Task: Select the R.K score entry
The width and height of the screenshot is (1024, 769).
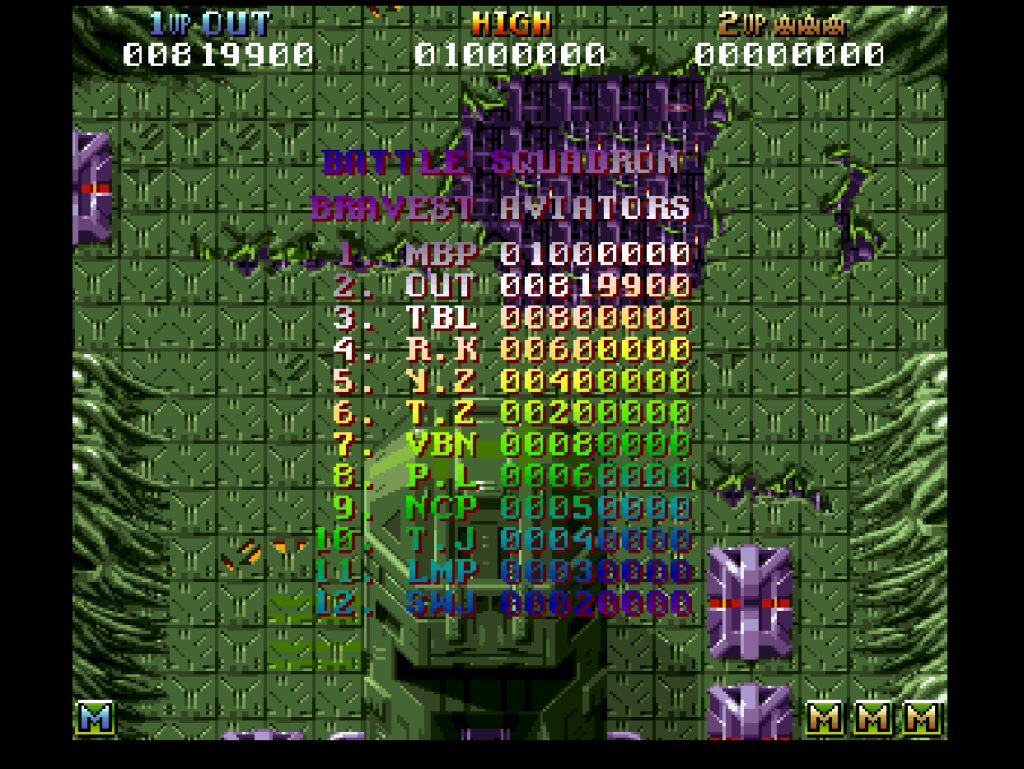Action: pos(512,349)
